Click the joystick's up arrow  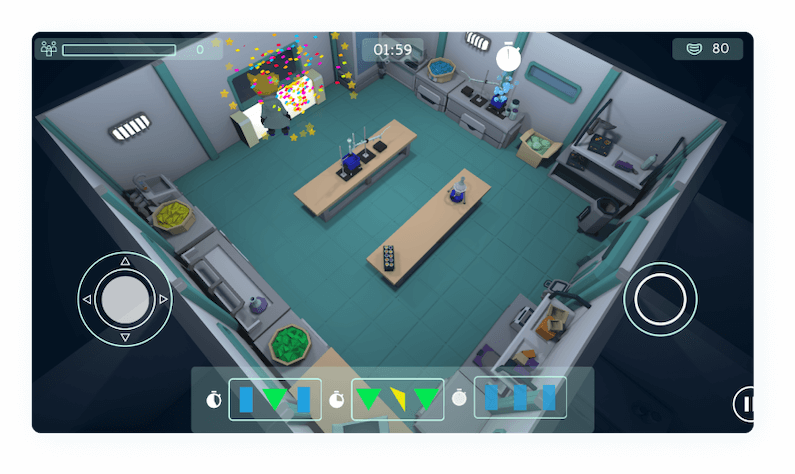coord(125,262)
